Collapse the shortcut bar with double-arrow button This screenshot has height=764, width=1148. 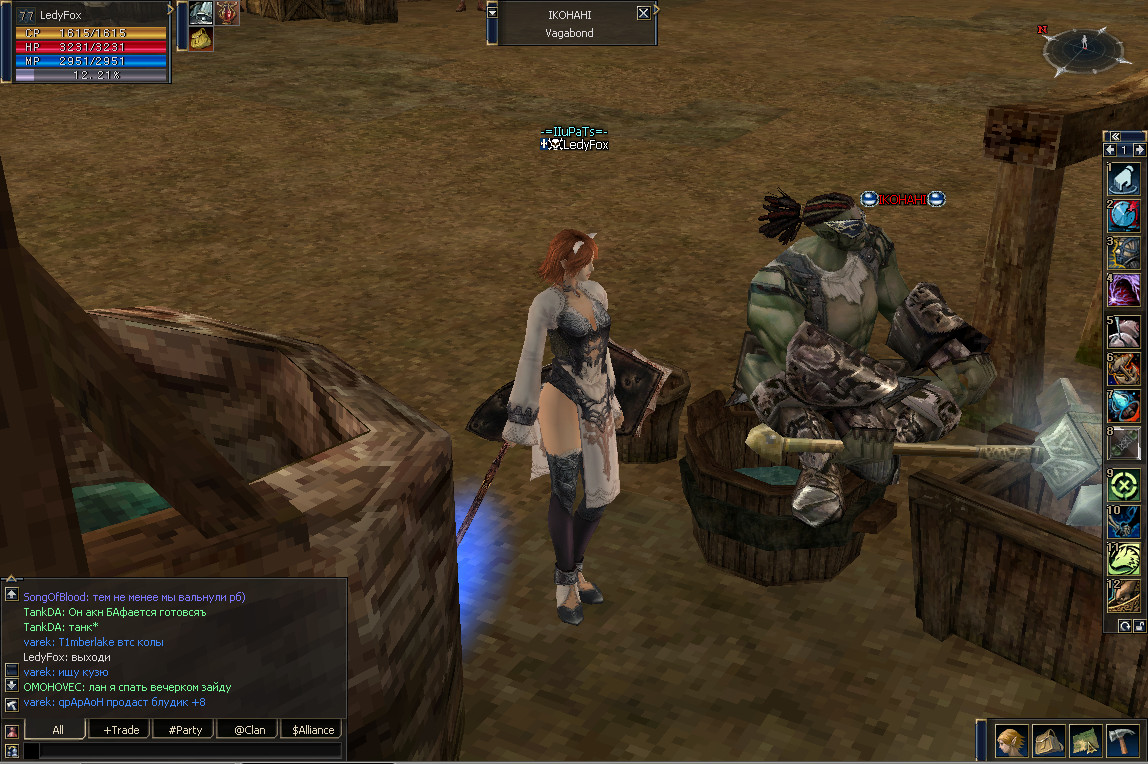[1114, 136]
